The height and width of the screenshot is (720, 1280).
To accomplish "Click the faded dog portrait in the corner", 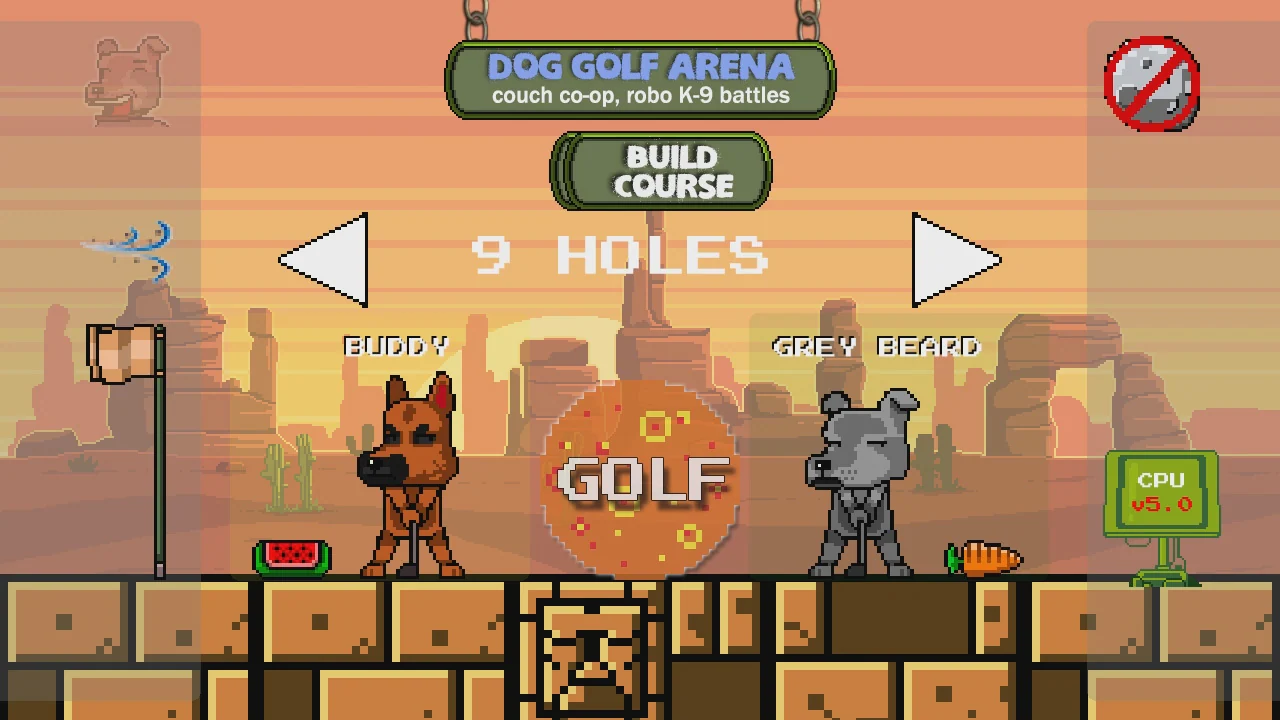I will coord(125,80).
